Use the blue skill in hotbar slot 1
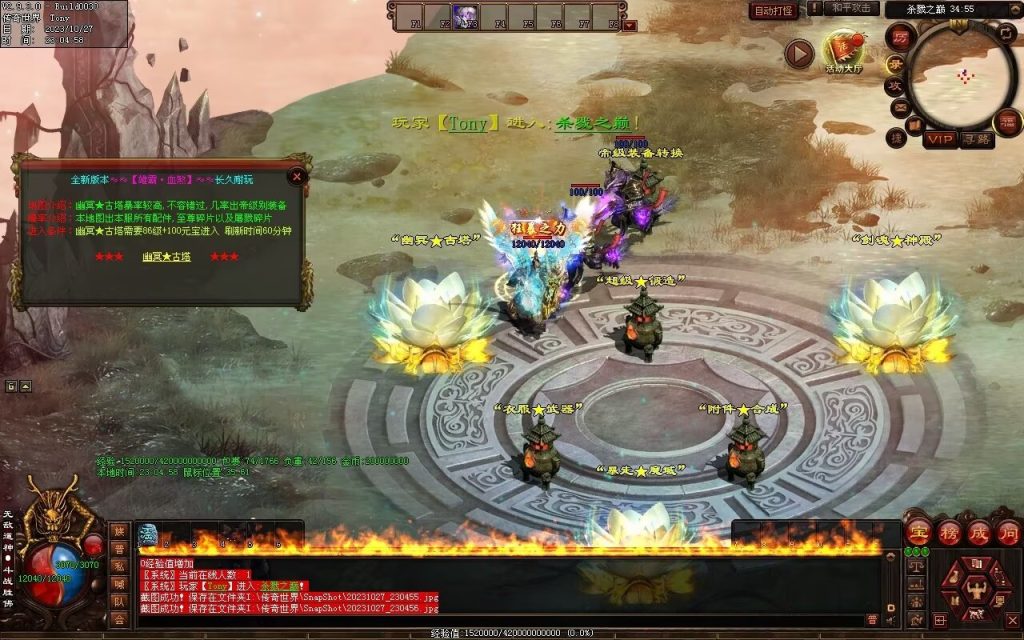The image size is (1024, 640). tap(147, 535)
